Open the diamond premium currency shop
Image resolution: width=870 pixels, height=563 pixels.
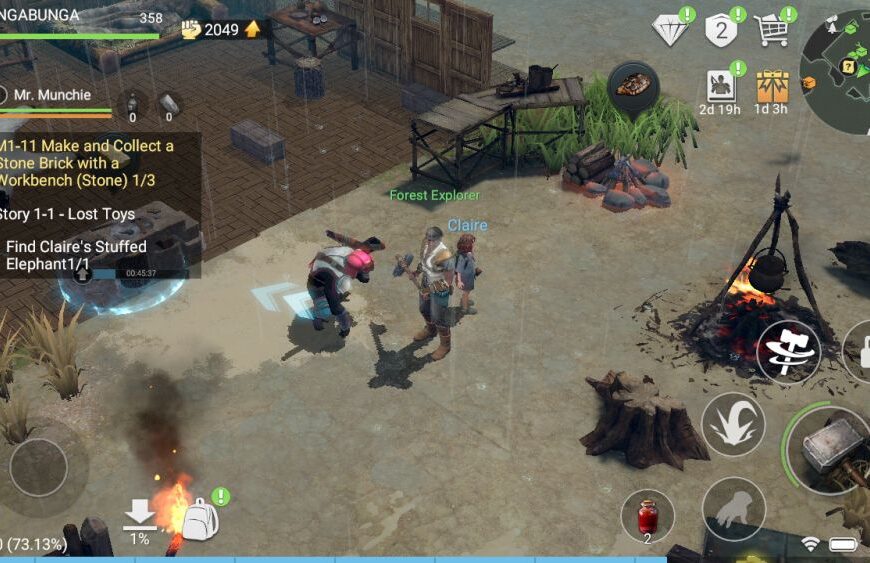click(x=670, y=29)
